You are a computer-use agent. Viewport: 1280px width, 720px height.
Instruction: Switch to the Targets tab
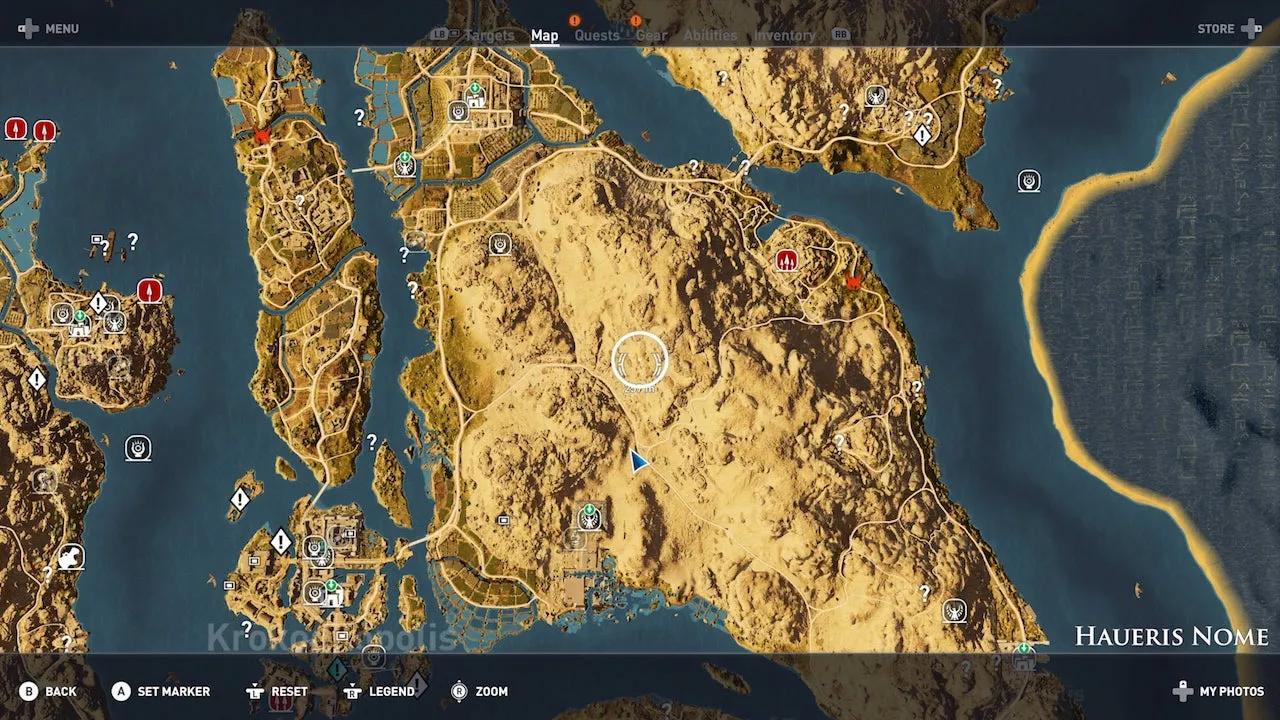489,36
